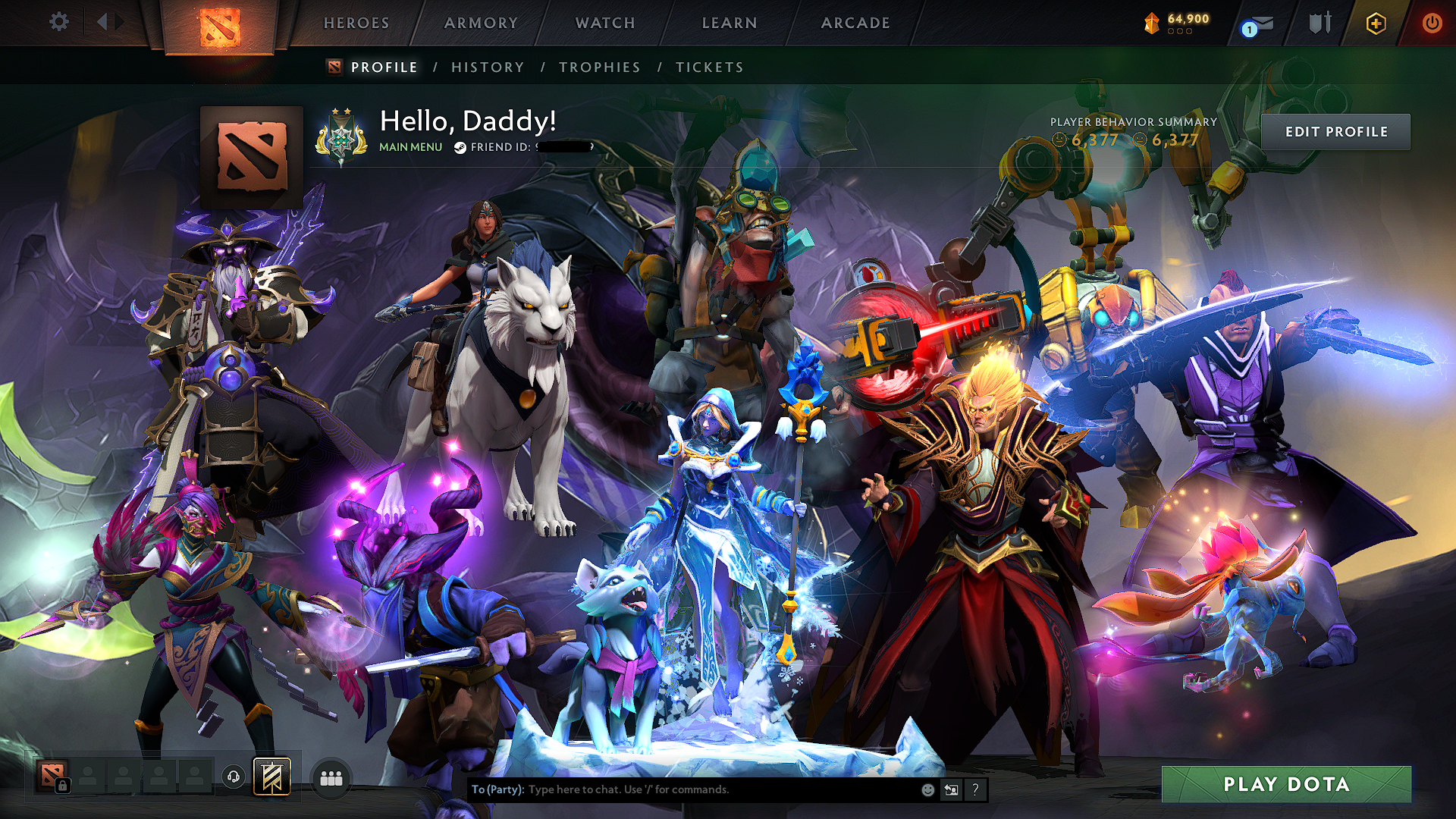The height and width of the screenshot is (819, 1456).
Task: Open the emoticon picker in chat
Action: point(927,789)
